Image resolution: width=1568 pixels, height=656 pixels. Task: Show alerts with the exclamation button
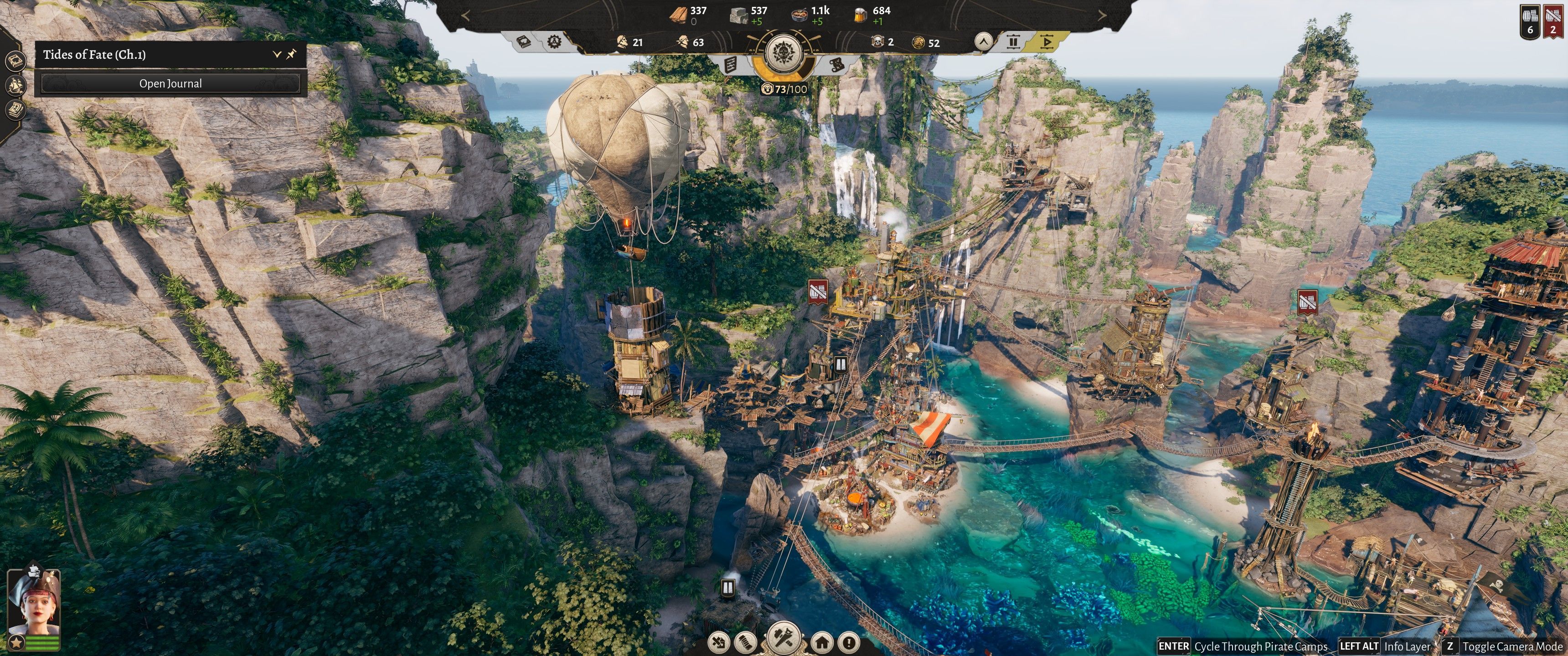849,642
